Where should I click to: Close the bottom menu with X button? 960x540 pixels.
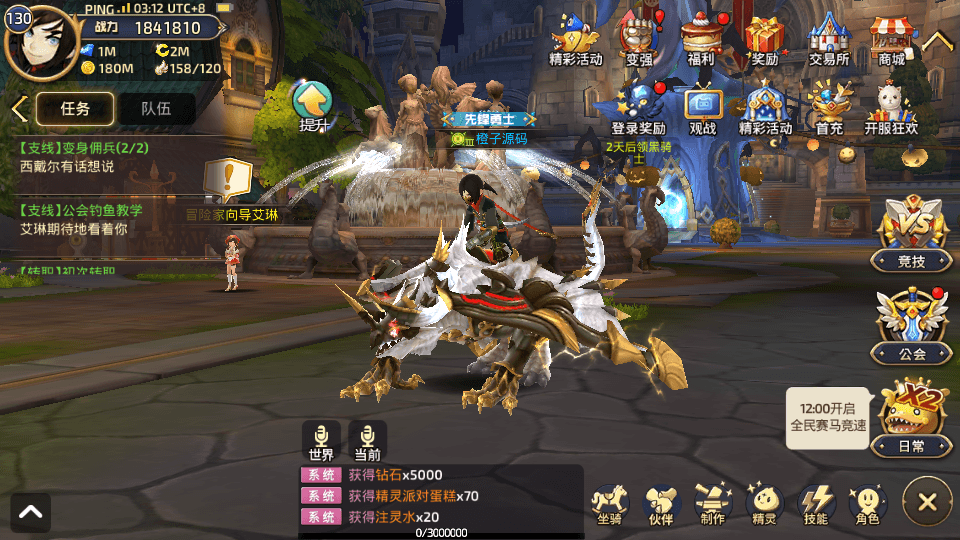pos(927,502)
